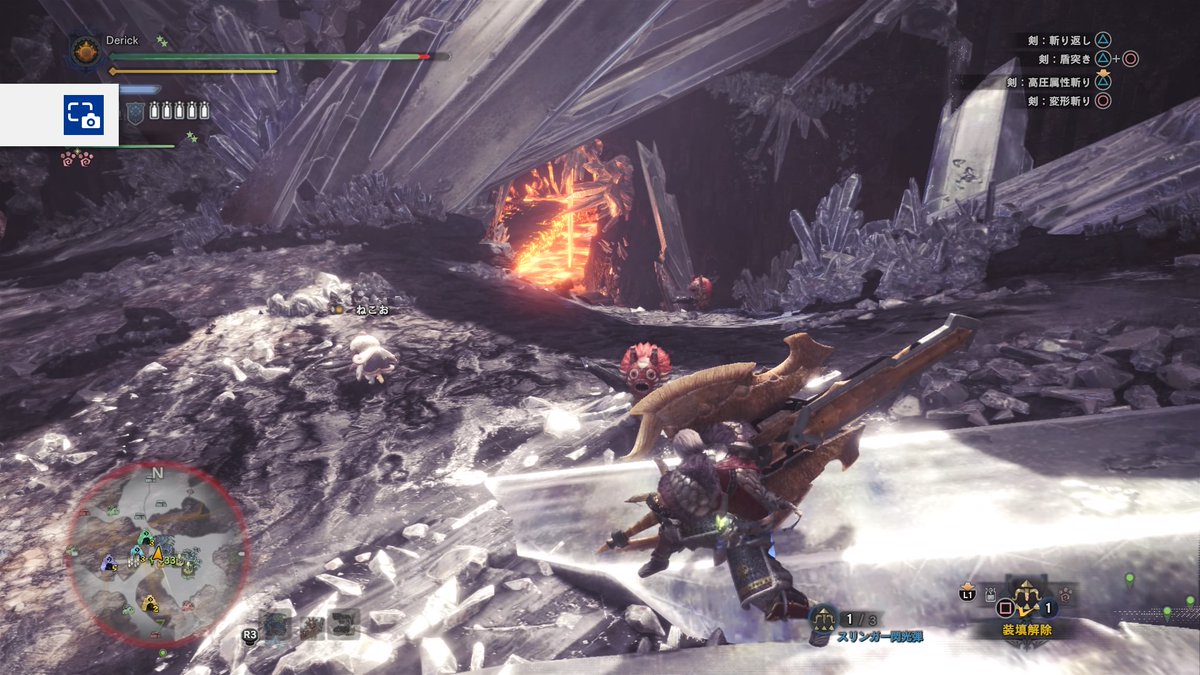
Task: Select the active slinger item in item bar
Action: click(1025, 597)
